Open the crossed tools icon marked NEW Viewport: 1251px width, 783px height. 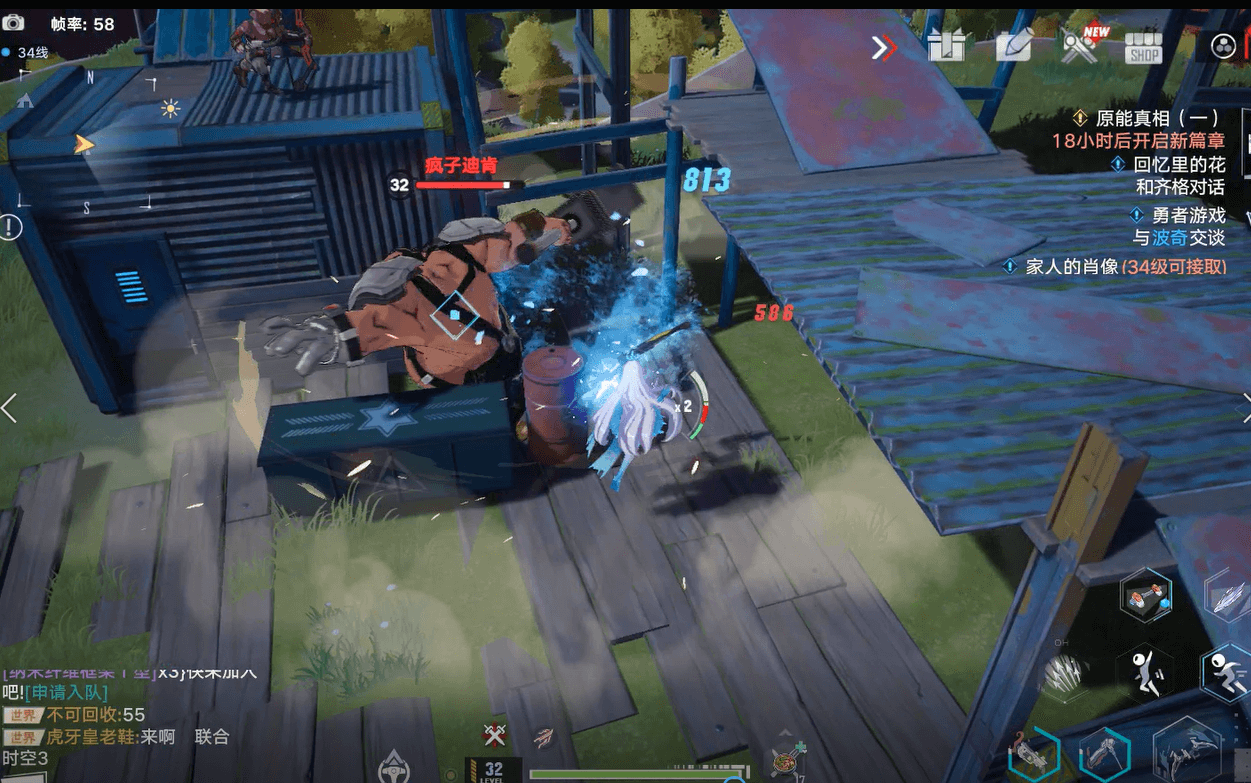[1080, 46]
